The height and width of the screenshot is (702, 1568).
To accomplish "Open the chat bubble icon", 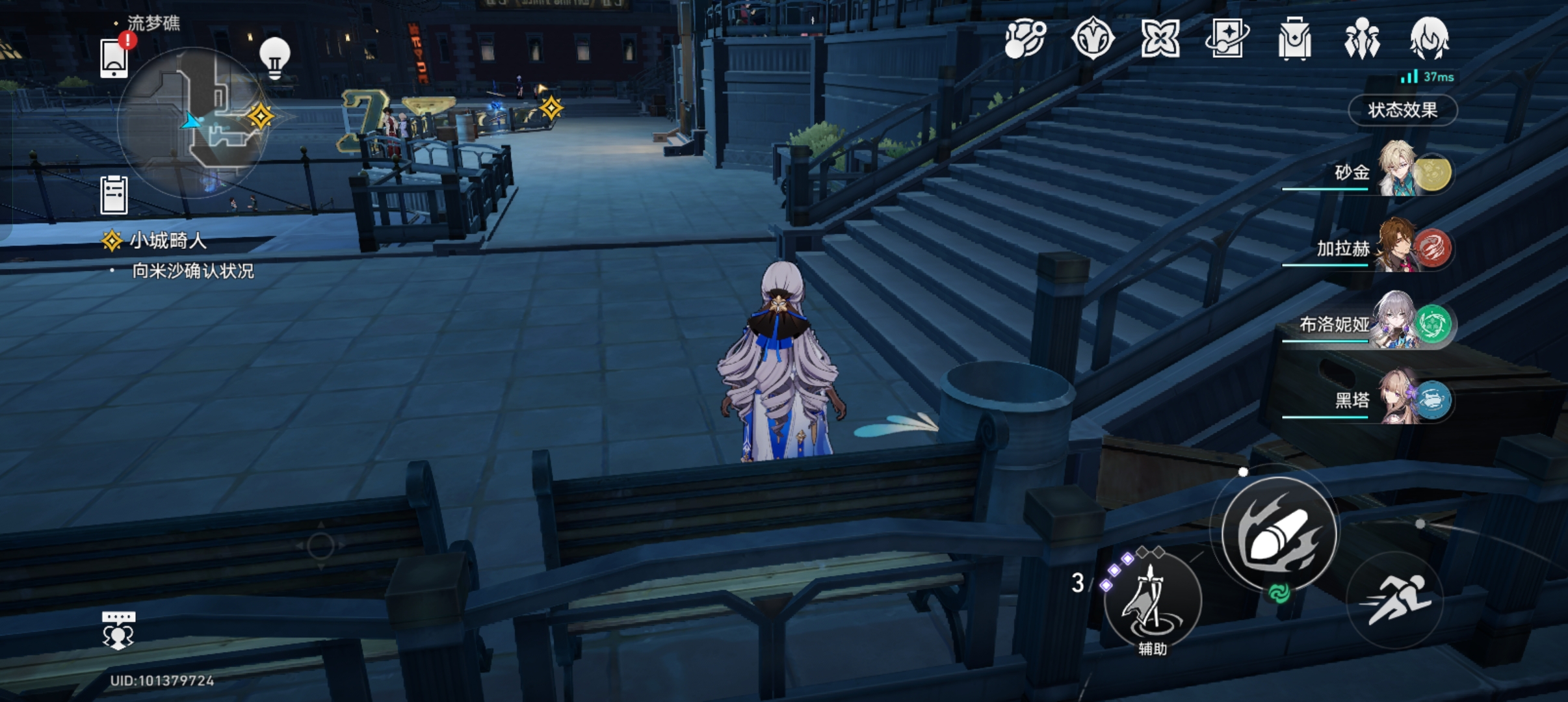I will (118, 630).
